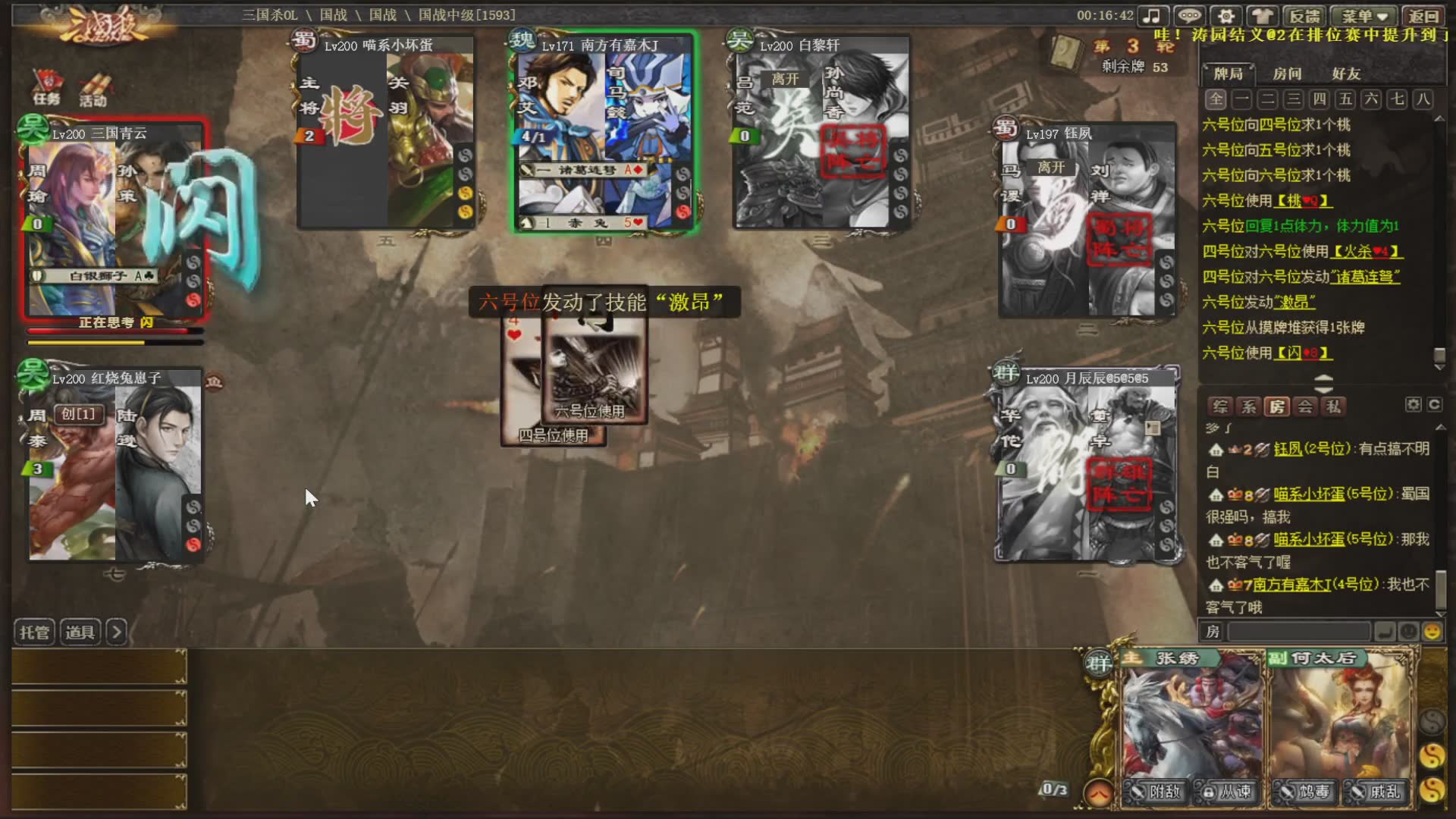Open the 活动 events icon
Screen dimensions: 1456x819
point(93,90)
